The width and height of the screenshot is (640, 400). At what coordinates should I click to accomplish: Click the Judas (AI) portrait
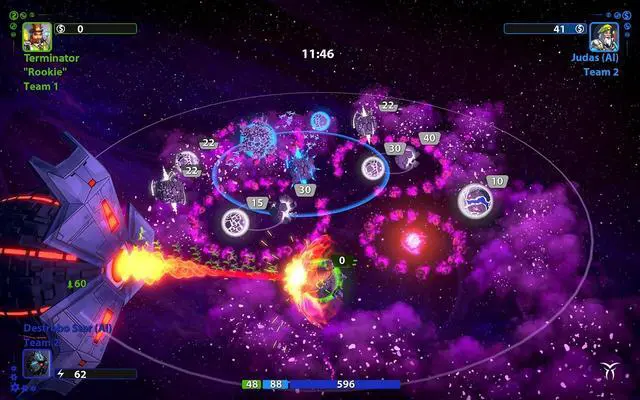click(603, 36)
